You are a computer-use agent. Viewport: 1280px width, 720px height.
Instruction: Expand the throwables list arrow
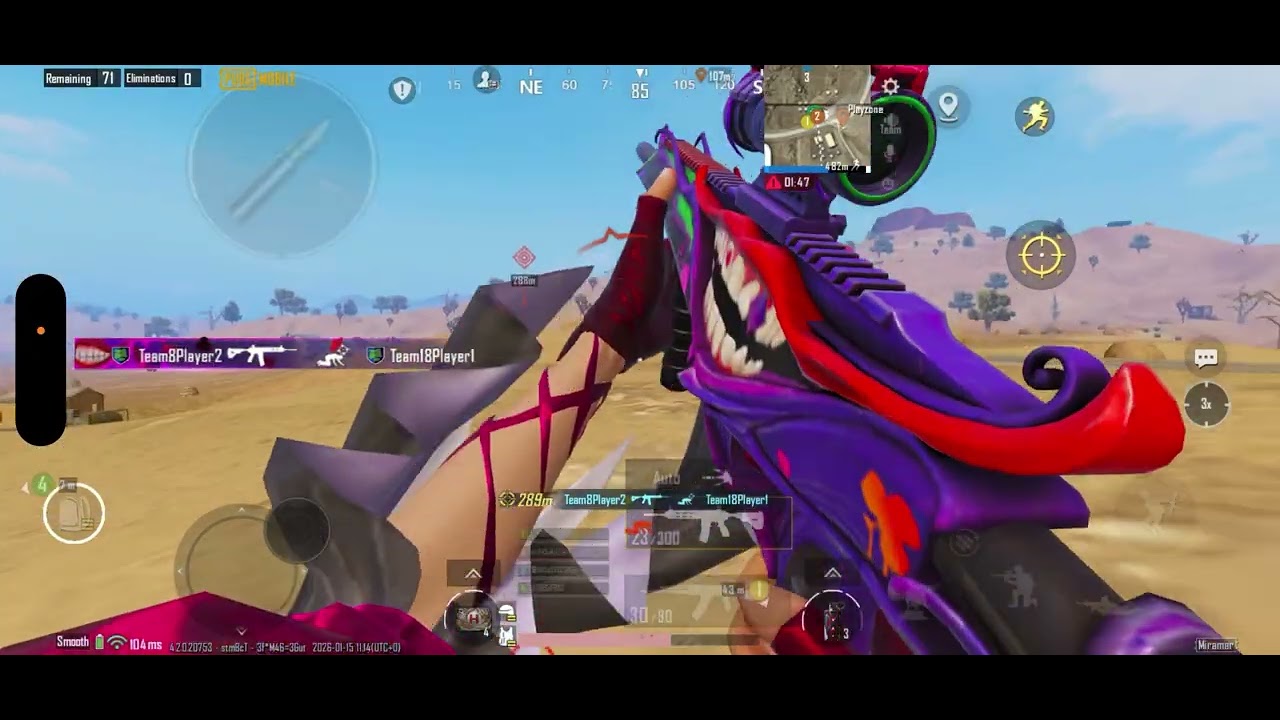point(832,573)
